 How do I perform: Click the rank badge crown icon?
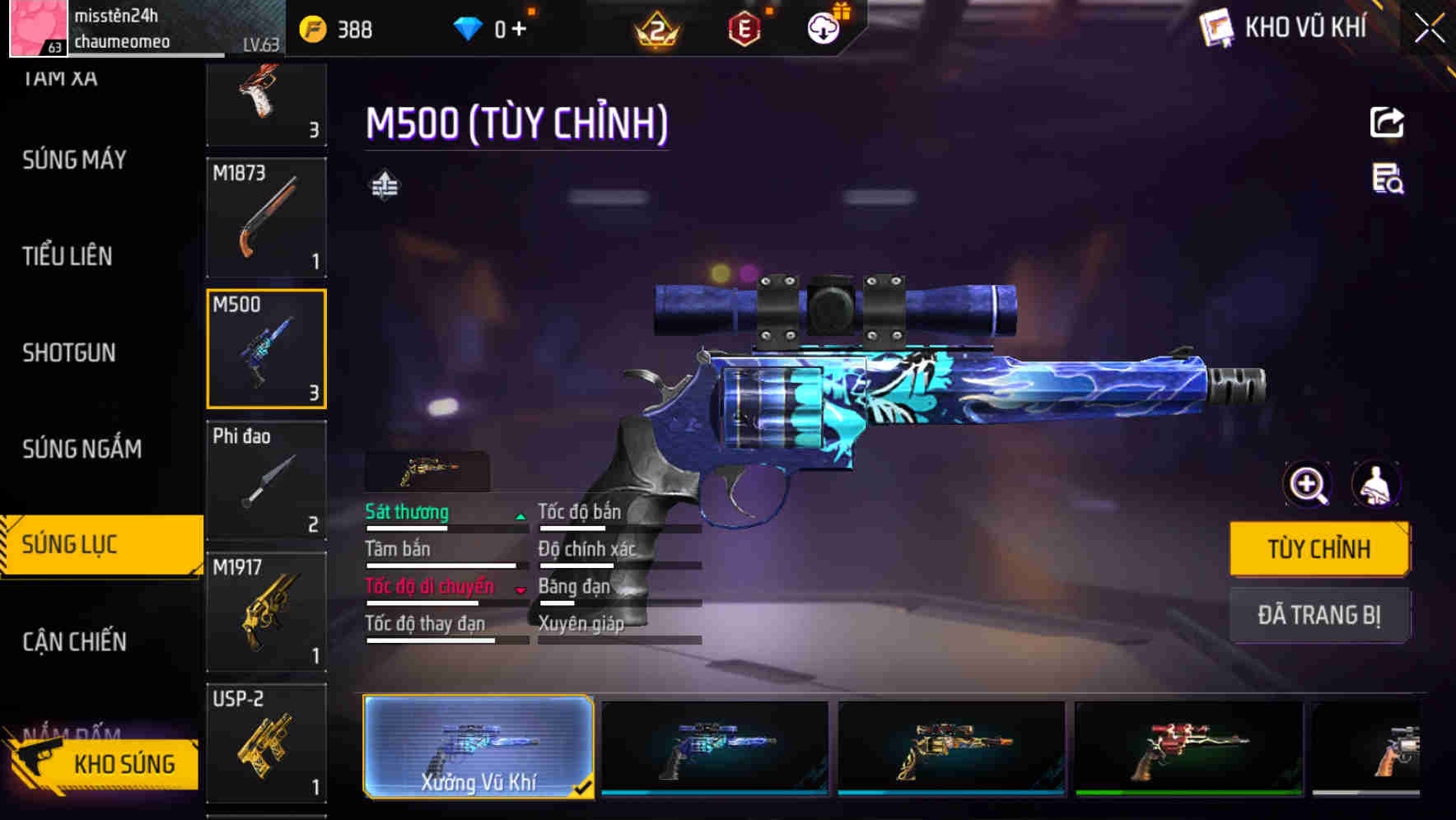(x=655, y=29)
